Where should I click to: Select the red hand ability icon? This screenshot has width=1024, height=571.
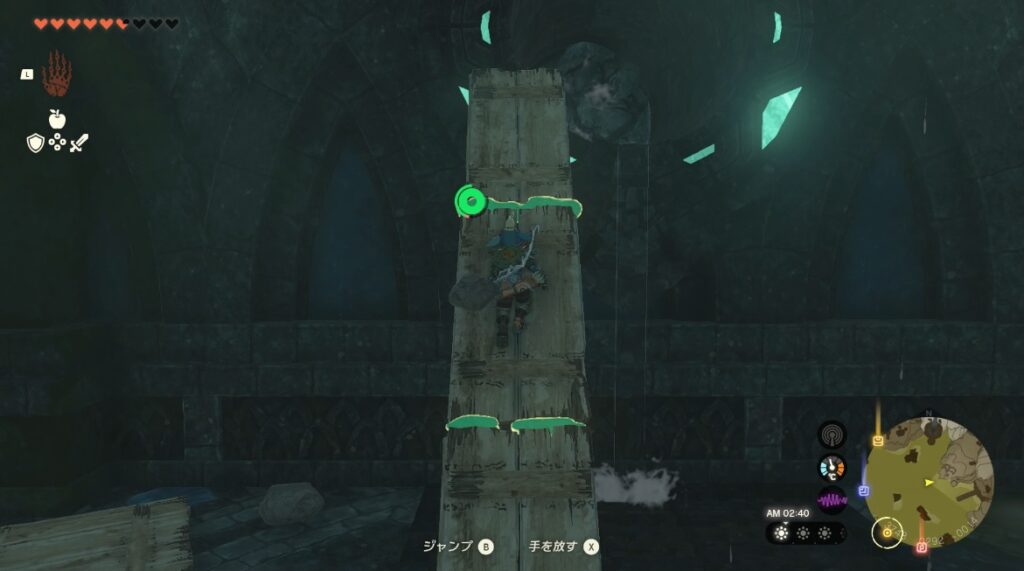point(57,75)
